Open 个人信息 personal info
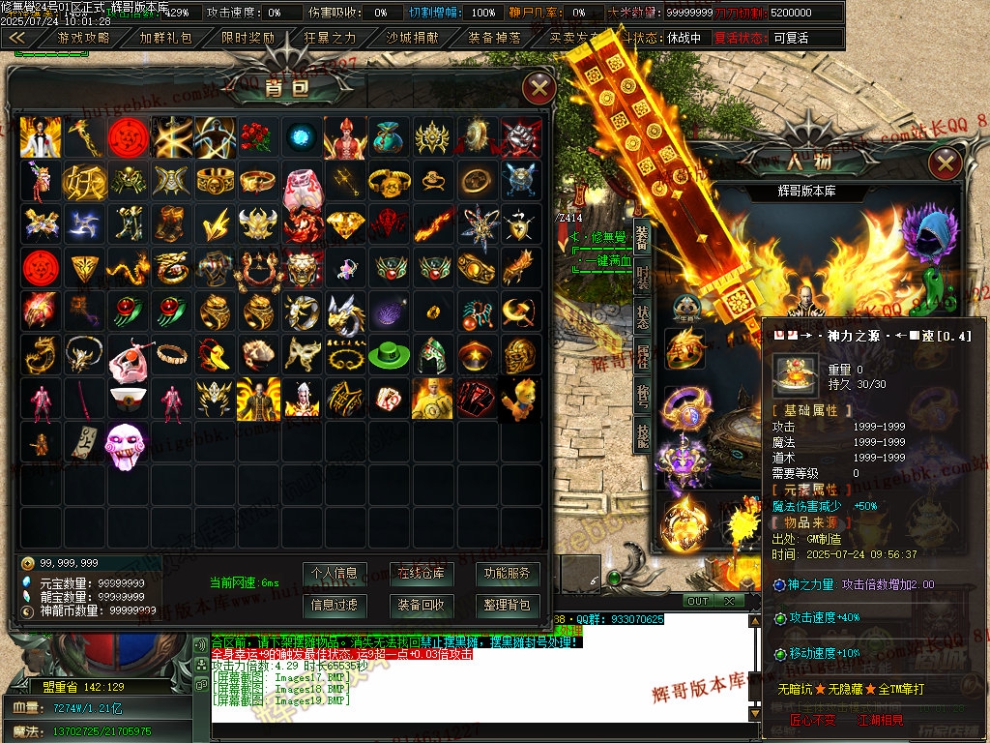 (x=334, y=574)
